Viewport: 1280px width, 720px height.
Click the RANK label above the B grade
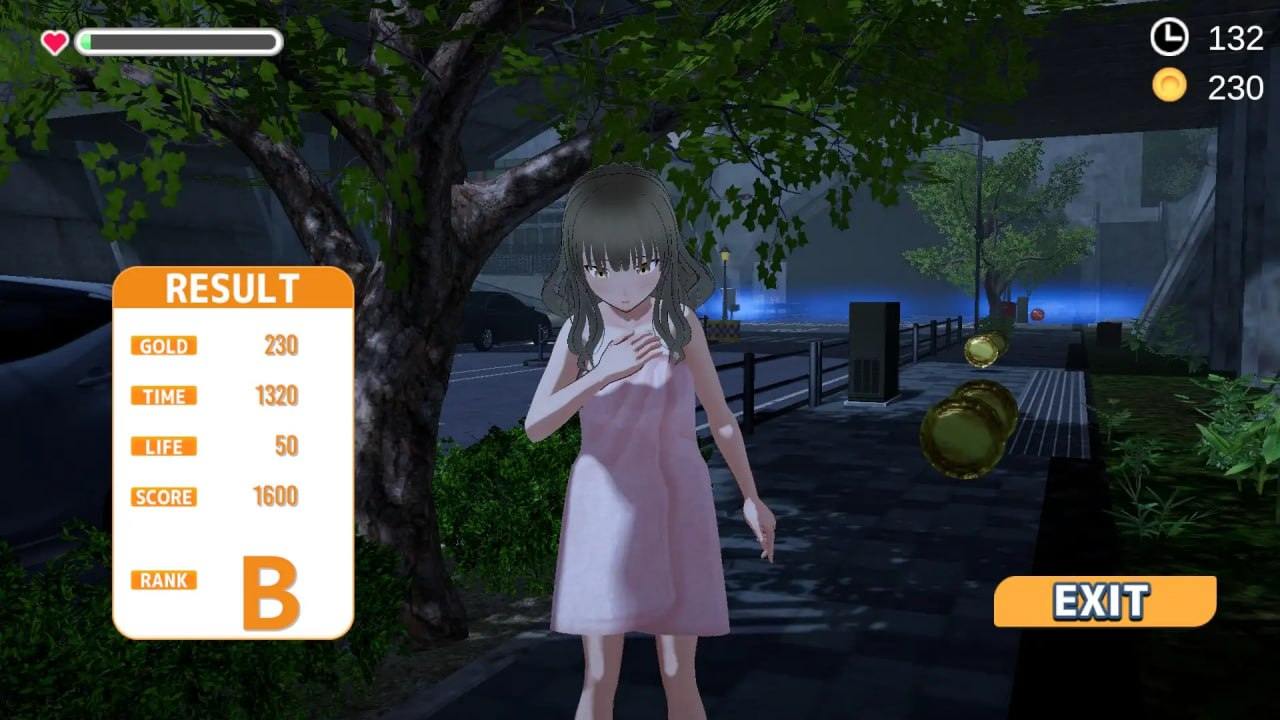pyautogui.click(x=163, y=579)
